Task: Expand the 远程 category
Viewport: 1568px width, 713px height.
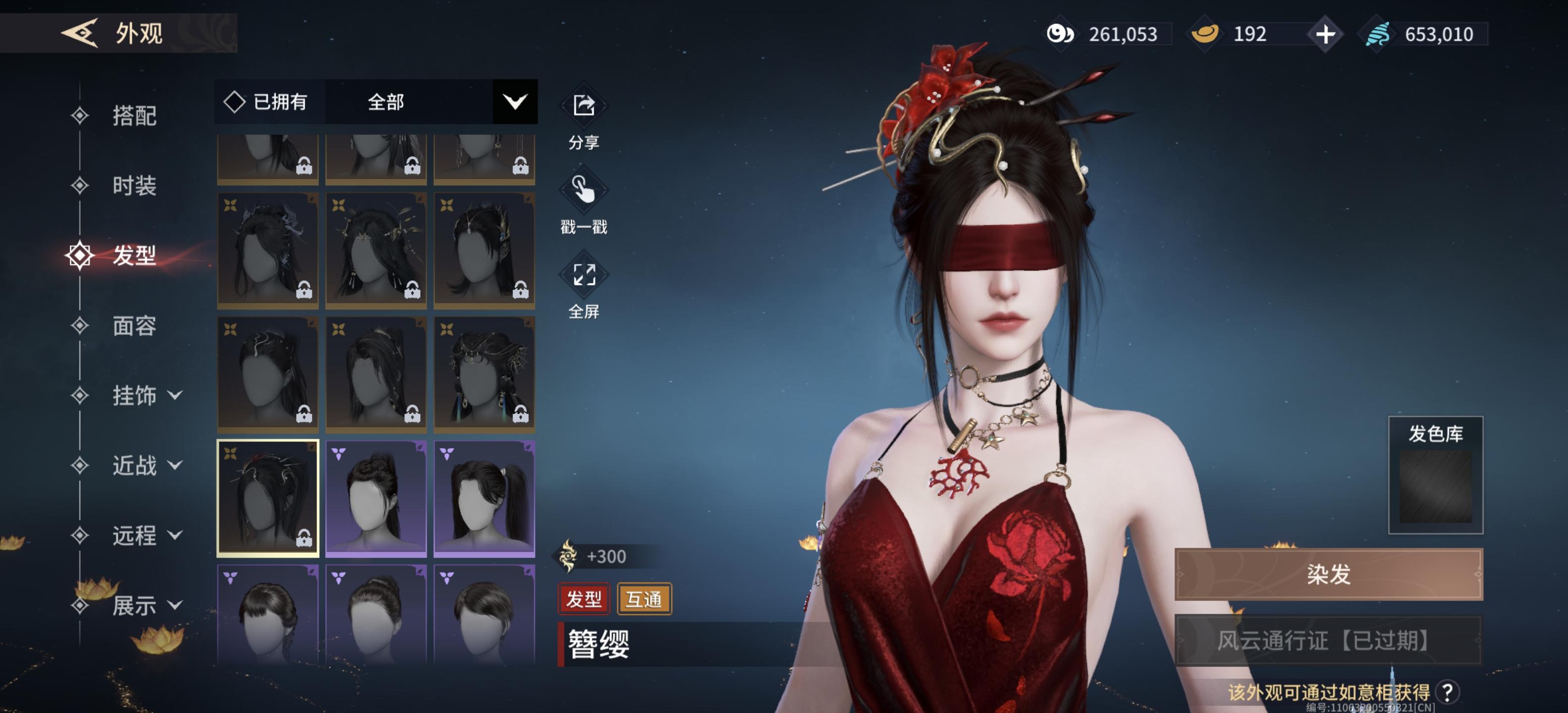Action: tap(146, 536)
